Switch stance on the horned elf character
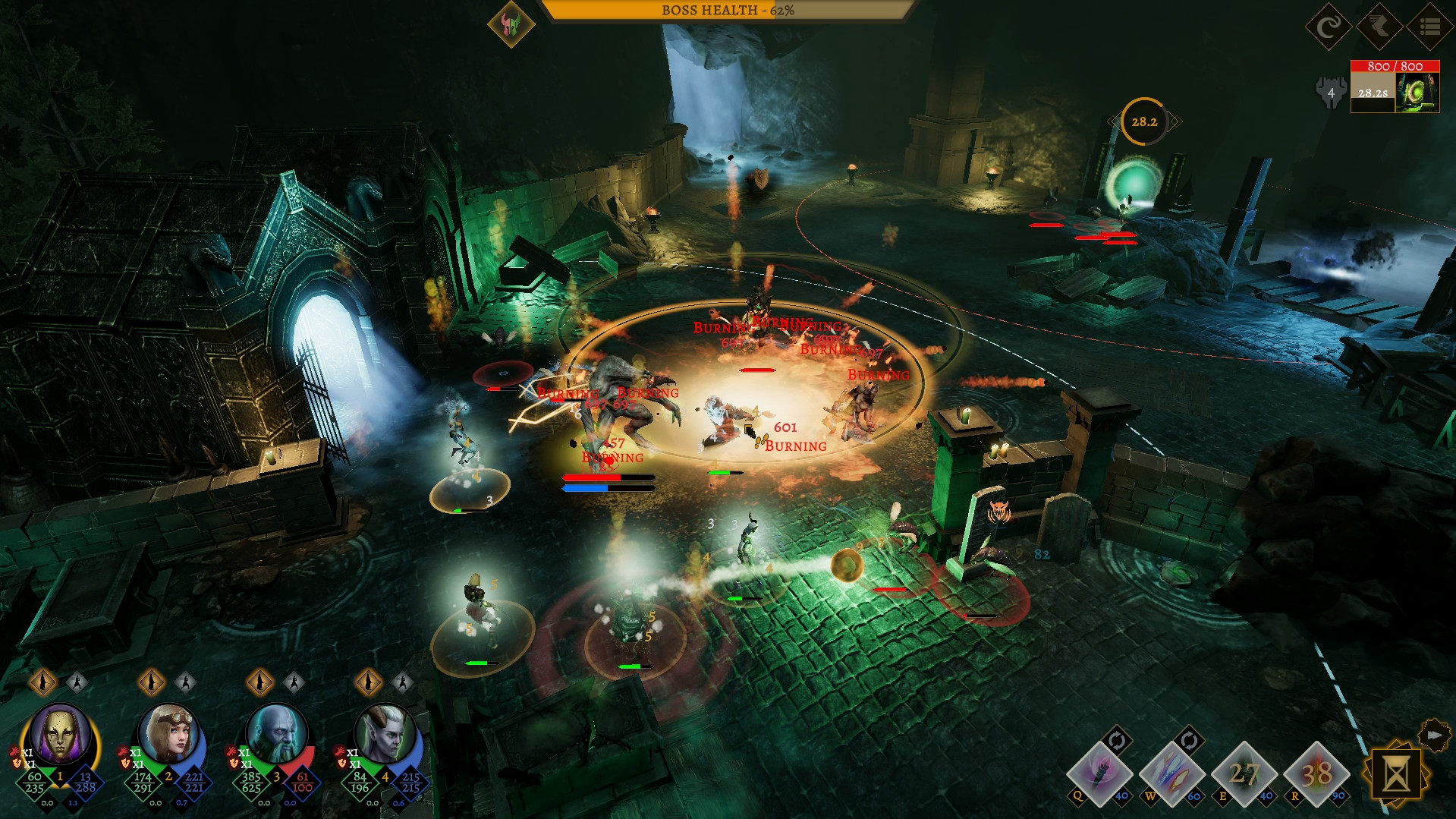 pyautogui.click(x=367, y=683)
